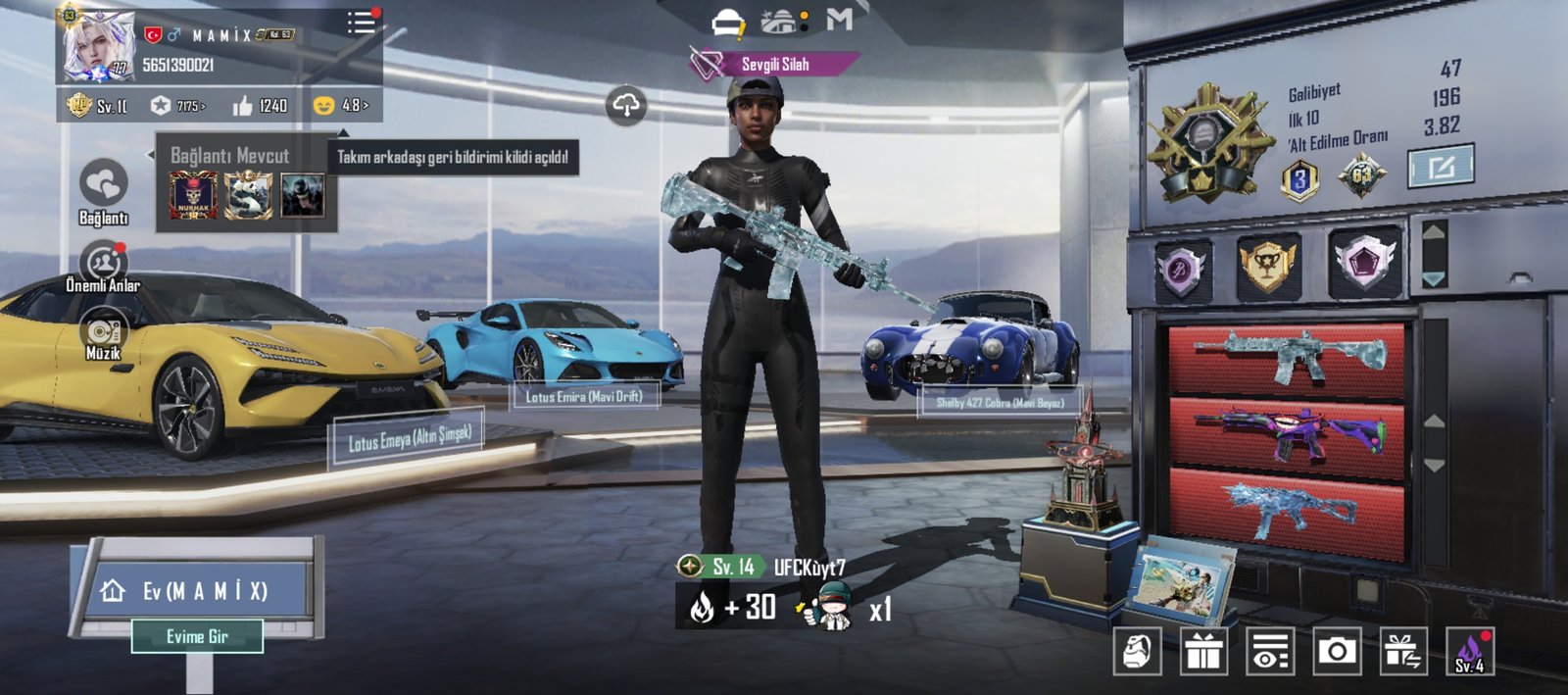Open the list menu beside the profile
The height and width of the screenshot is (695, 1568).
[361, 23]
